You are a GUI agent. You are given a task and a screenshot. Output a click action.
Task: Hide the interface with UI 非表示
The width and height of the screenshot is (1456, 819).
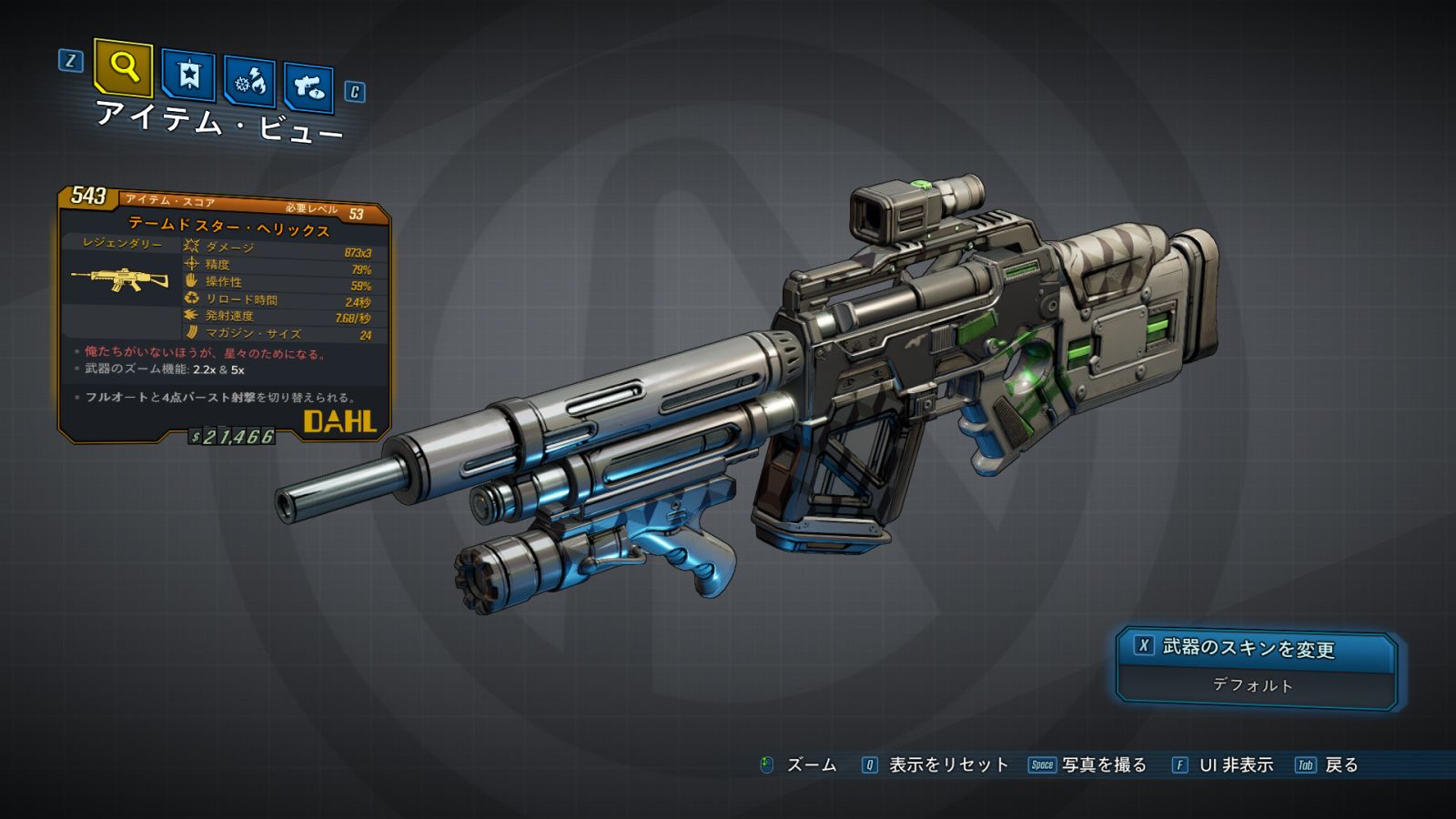pos(1235,765)
